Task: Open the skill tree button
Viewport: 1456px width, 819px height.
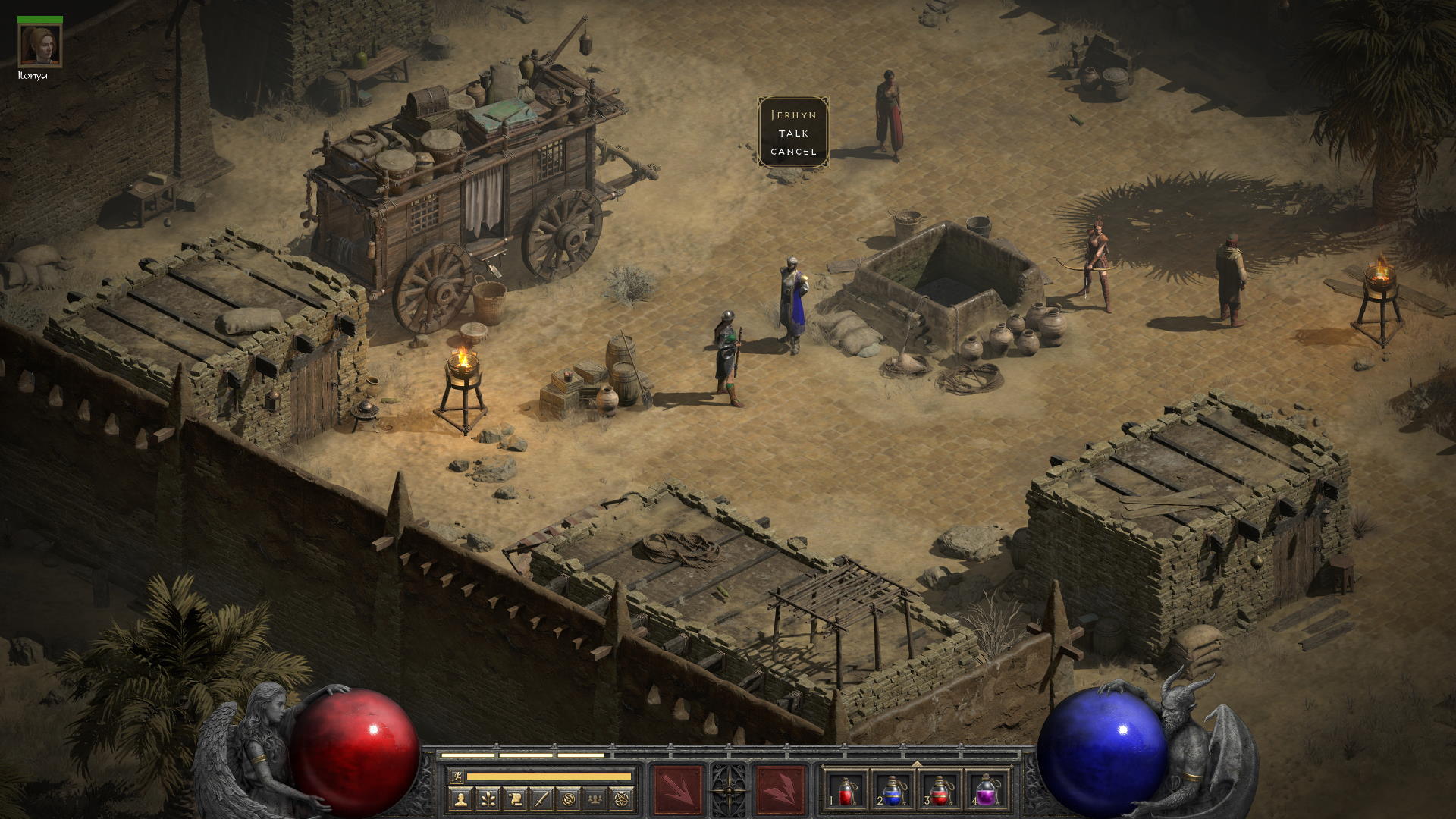Action: click(x=488, y=799)
